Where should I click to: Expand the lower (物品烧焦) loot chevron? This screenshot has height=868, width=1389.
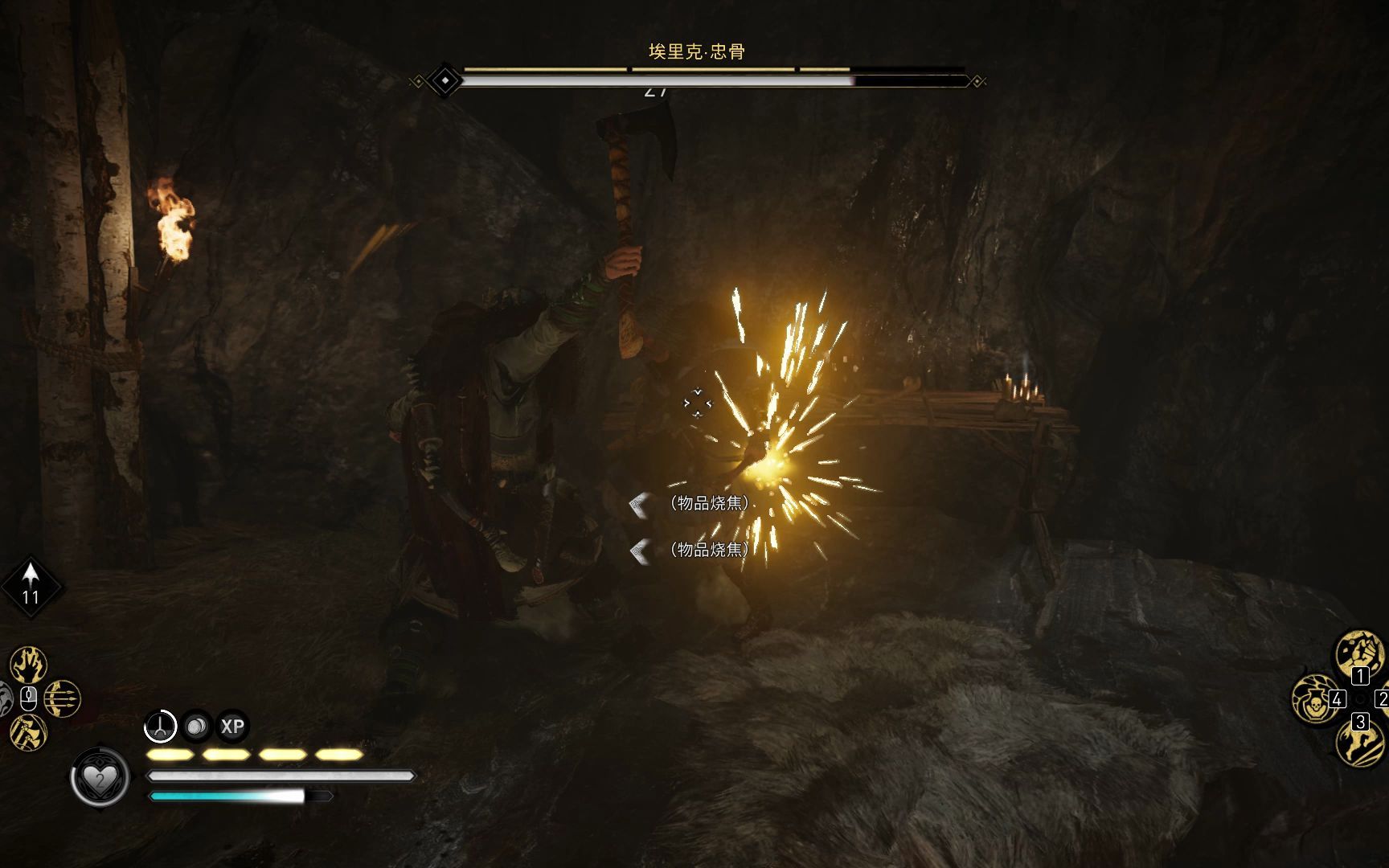(639, 551)
